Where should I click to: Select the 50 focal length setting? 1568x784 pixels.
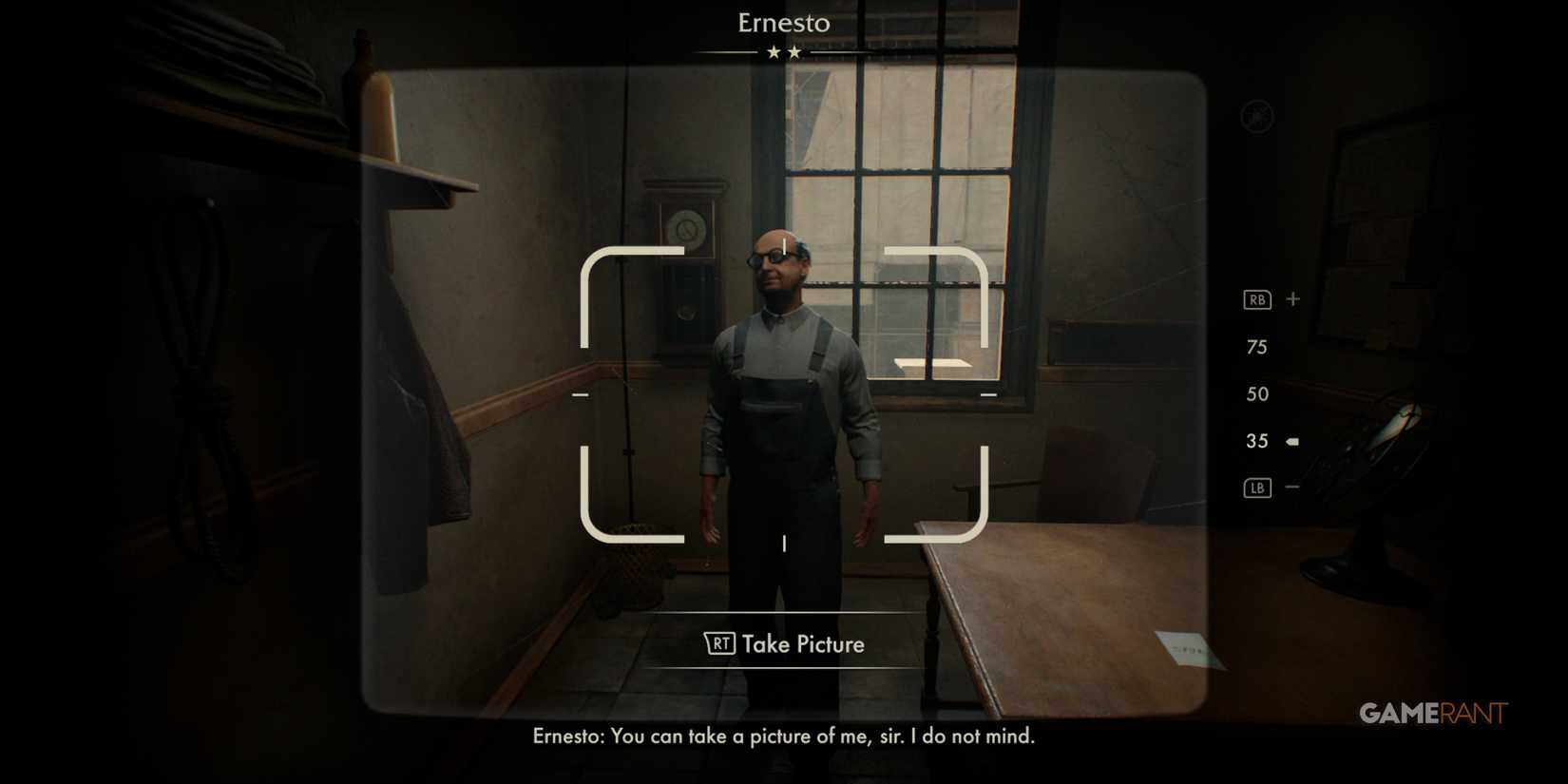point(1258,393)
